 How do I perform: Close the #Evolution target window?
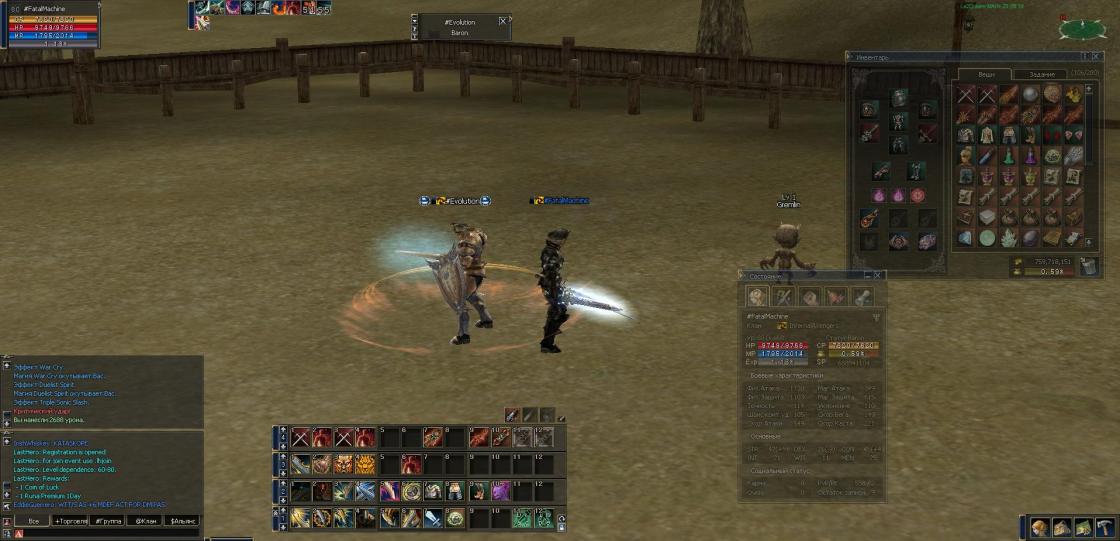click(x=502, y=20)
